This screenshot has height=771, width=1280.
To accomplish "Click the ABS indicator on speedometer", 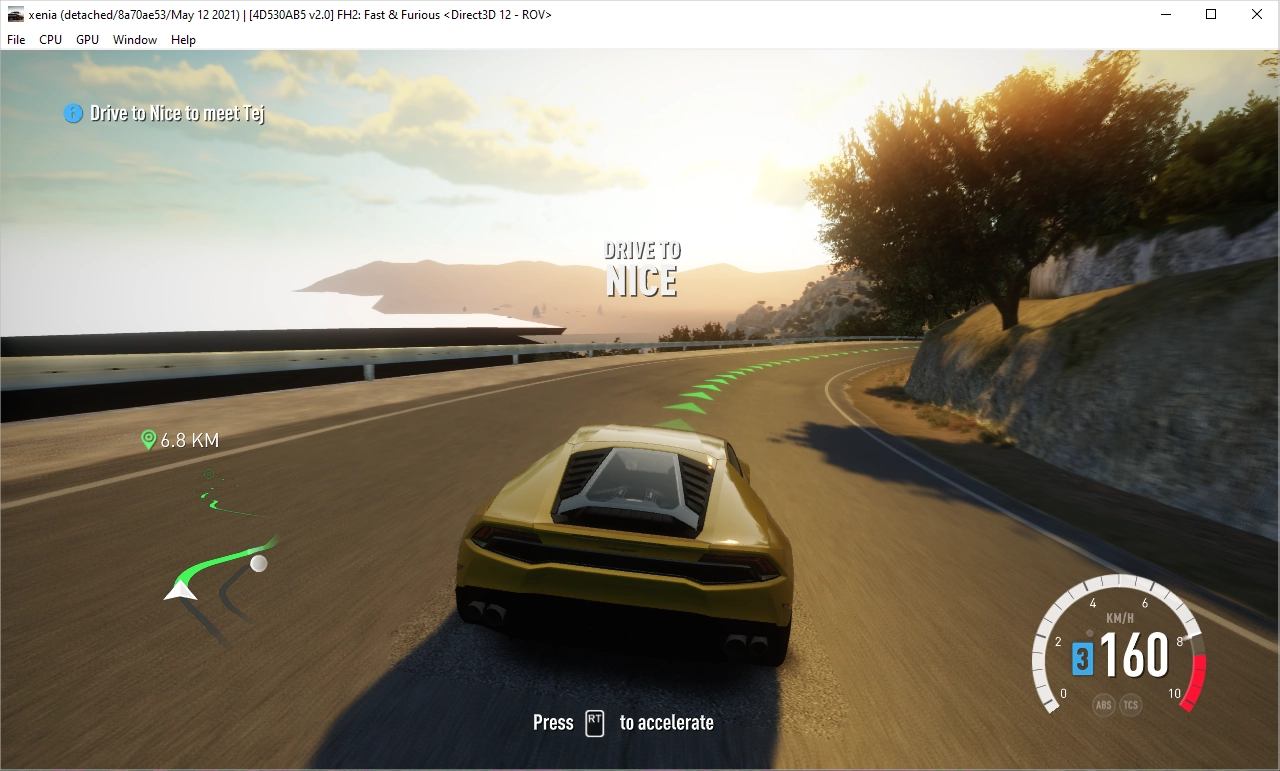I will pyautogui.click(x=1103, y=705).
